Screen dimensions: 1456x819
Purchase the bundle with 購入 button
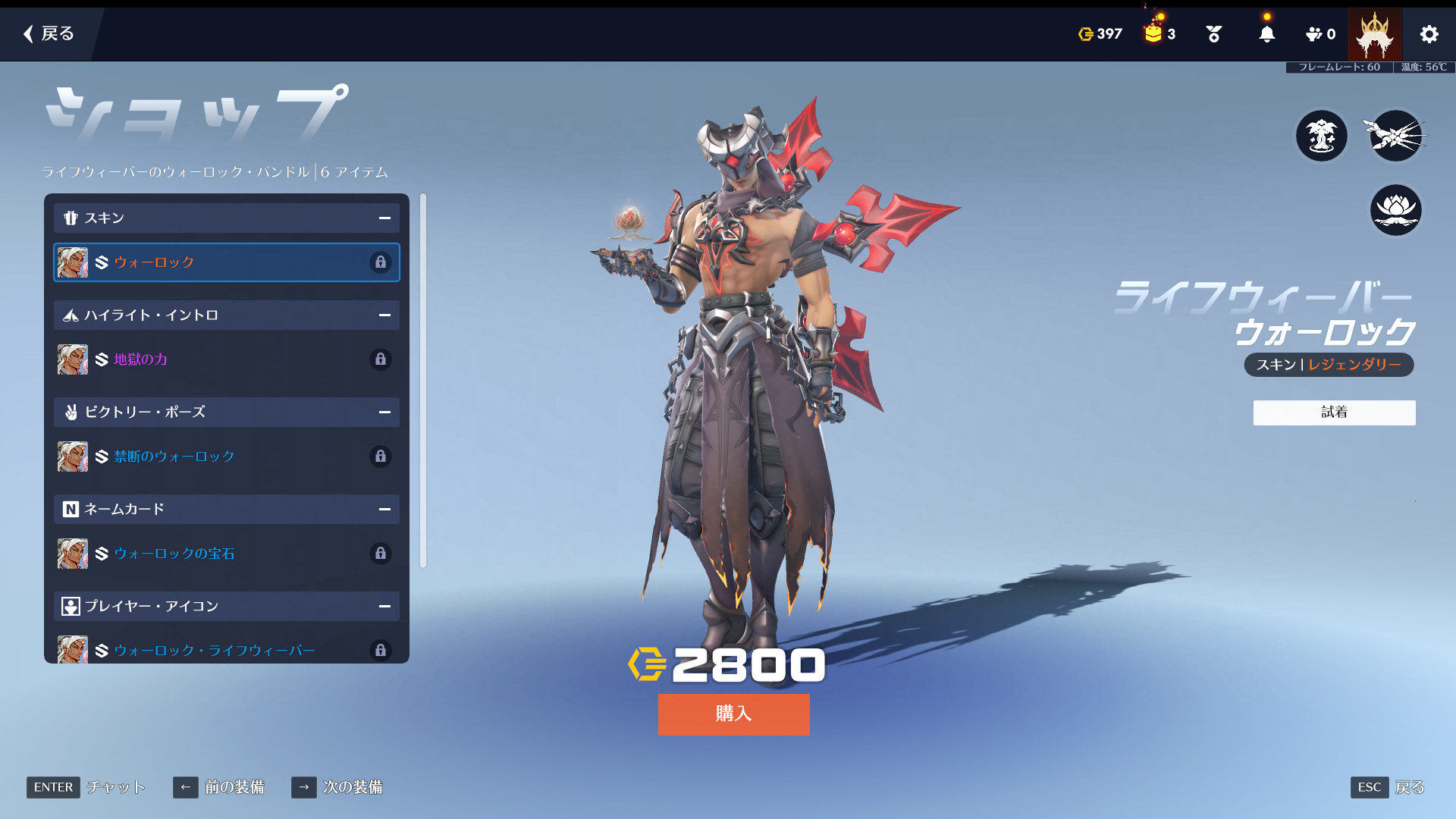733,714
